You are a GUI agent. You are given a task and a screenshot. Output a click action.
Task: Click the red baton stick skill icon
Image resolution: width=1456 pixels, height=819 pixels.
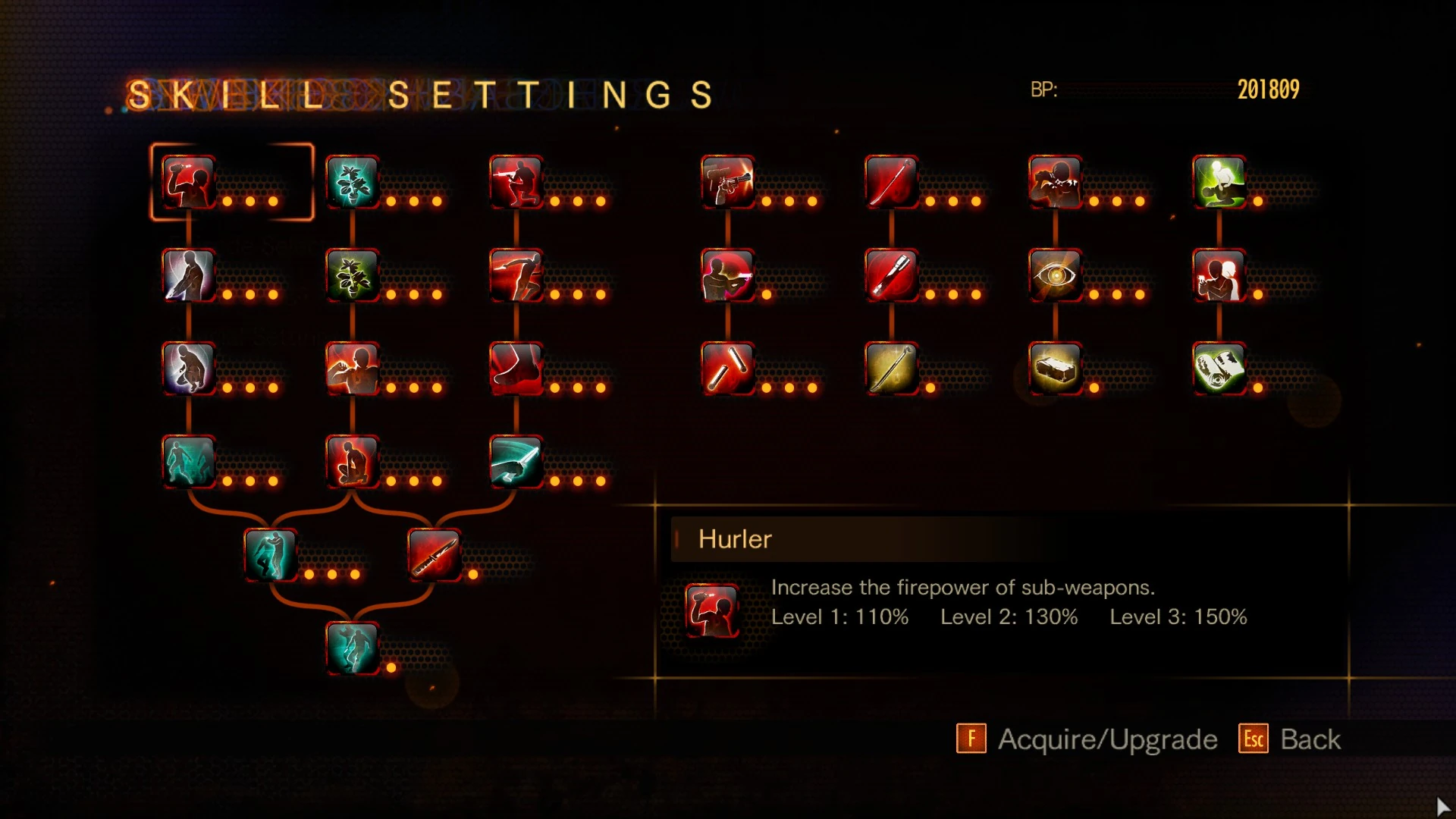(727, 369)
